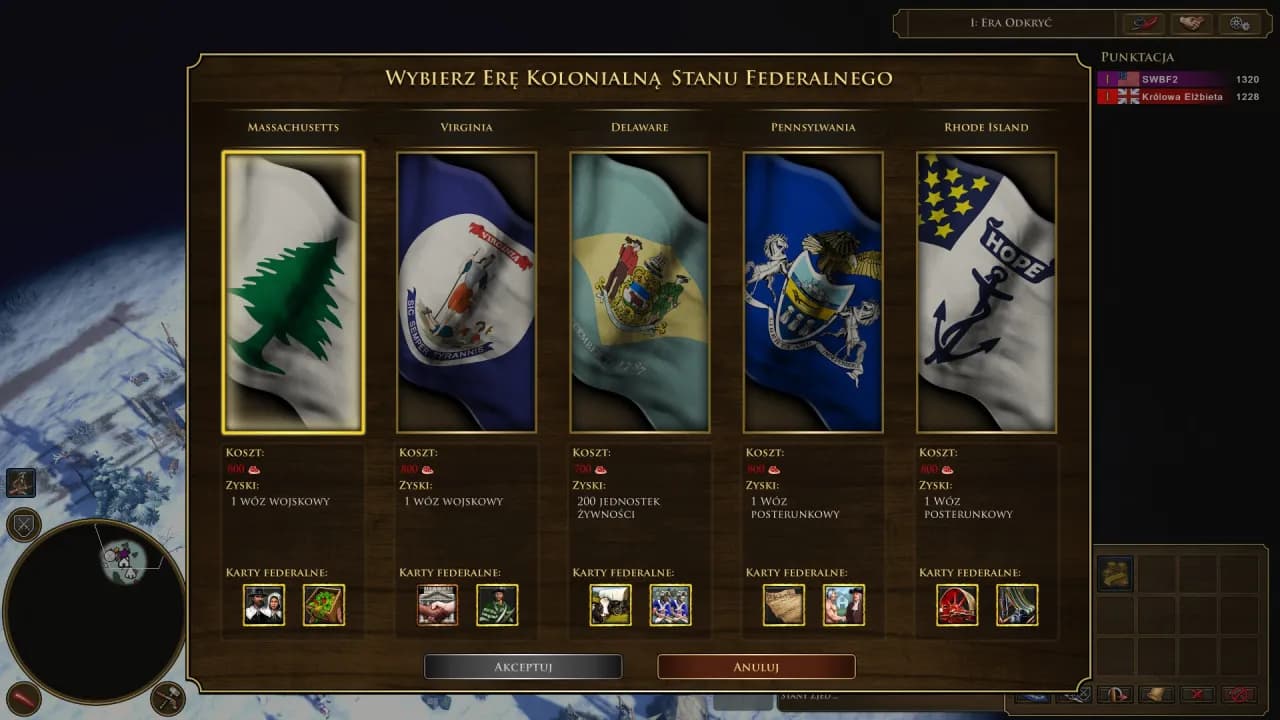Click the handshake federal card under Virginia
The width and height of the screenshot is (1280, 720).
point(436,604)
